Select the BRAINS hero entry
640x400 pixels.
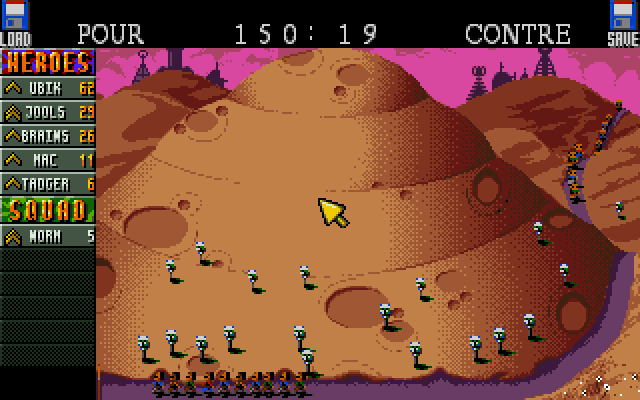48,136
